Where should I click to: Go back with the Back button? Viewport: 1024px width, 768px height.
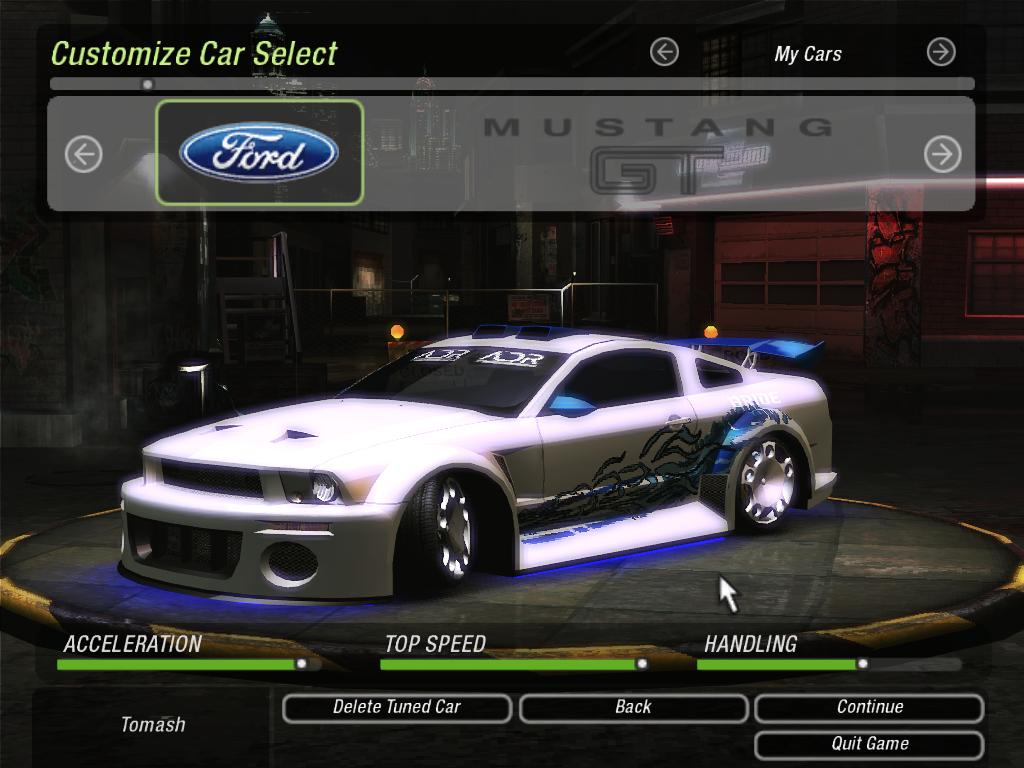pyautogui.click(x=633, y=708)
